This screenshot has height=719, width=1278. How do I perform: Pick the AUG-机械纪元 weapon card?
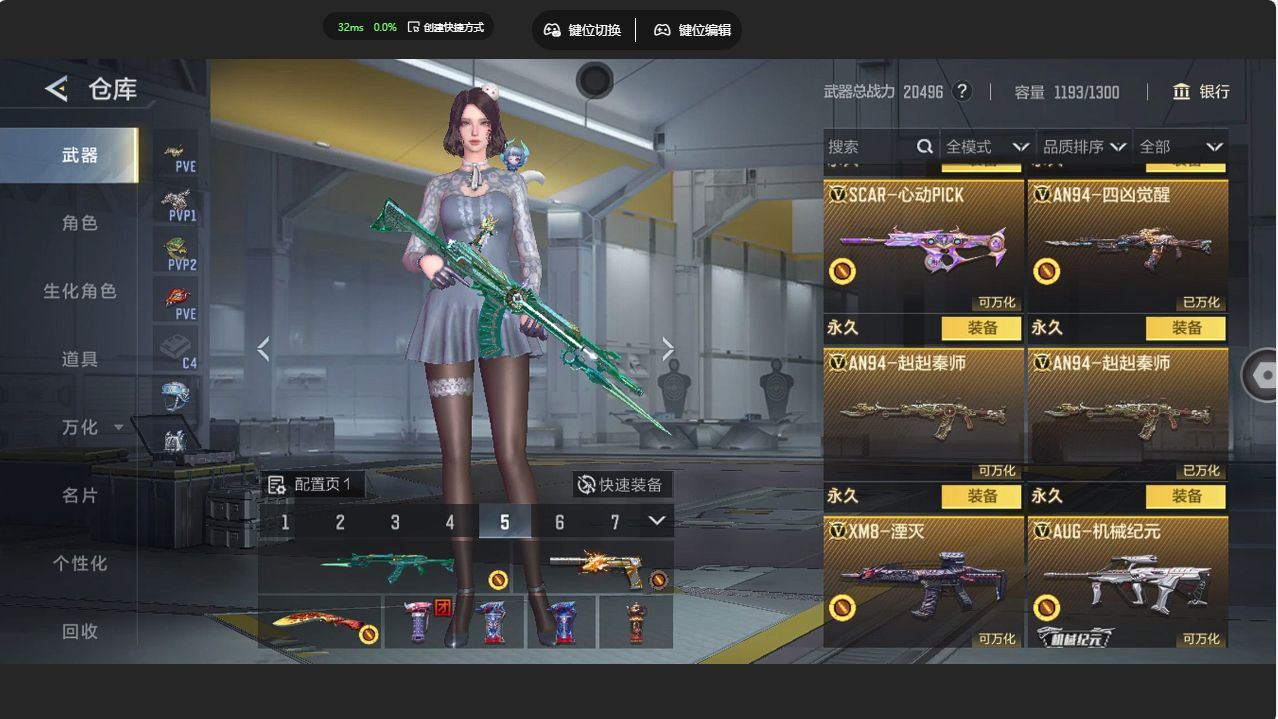[1128, 582]
